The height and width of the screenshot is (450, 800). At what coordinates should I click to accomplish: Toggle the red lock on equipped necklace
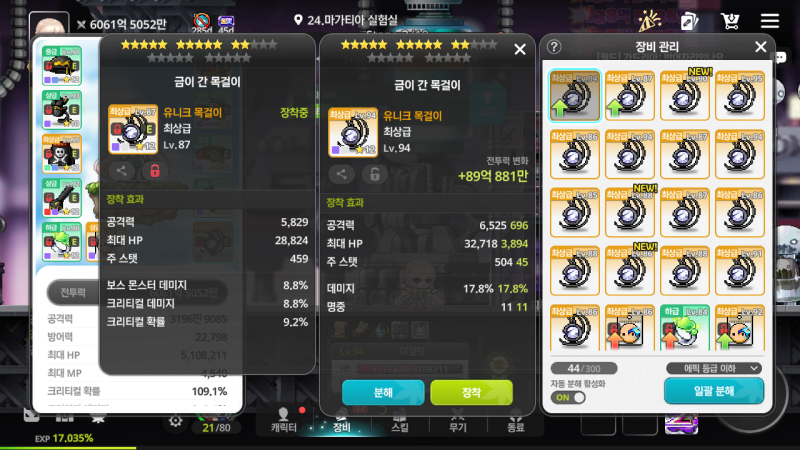coord(155,171)
